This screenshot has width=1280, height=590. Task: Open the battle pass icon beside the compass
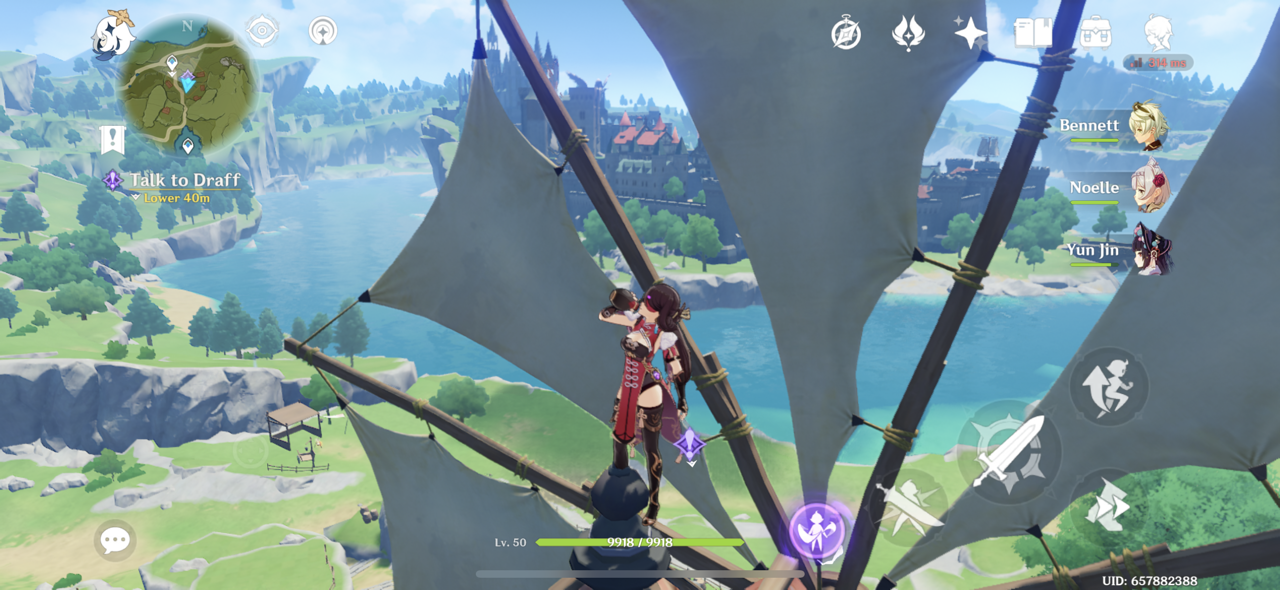click(908, 34)
